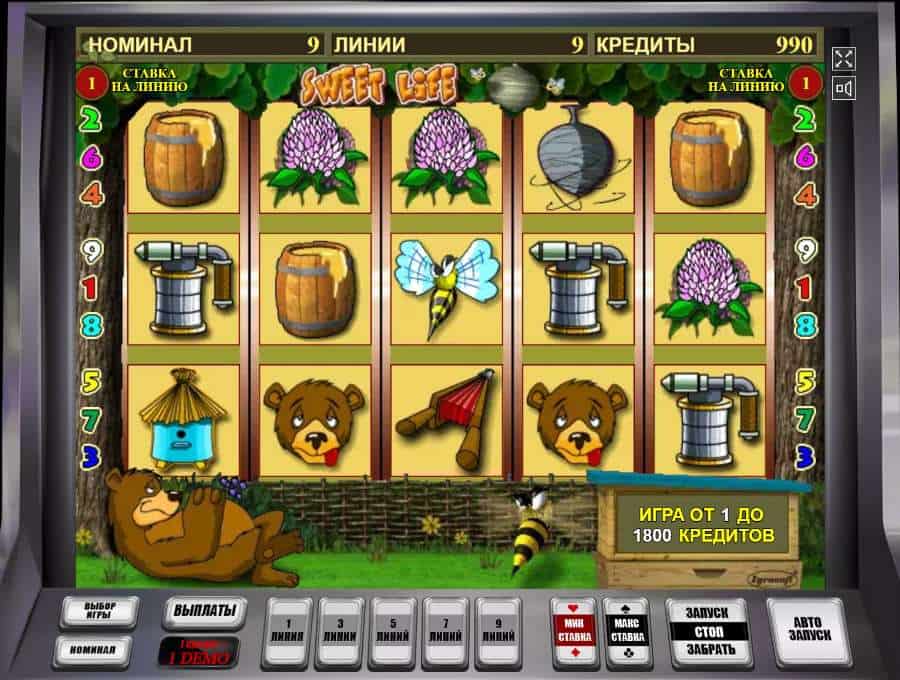Mute sound with the speaker icon
900x680 pixels.
pyautogui.click(x=844, y=89)
